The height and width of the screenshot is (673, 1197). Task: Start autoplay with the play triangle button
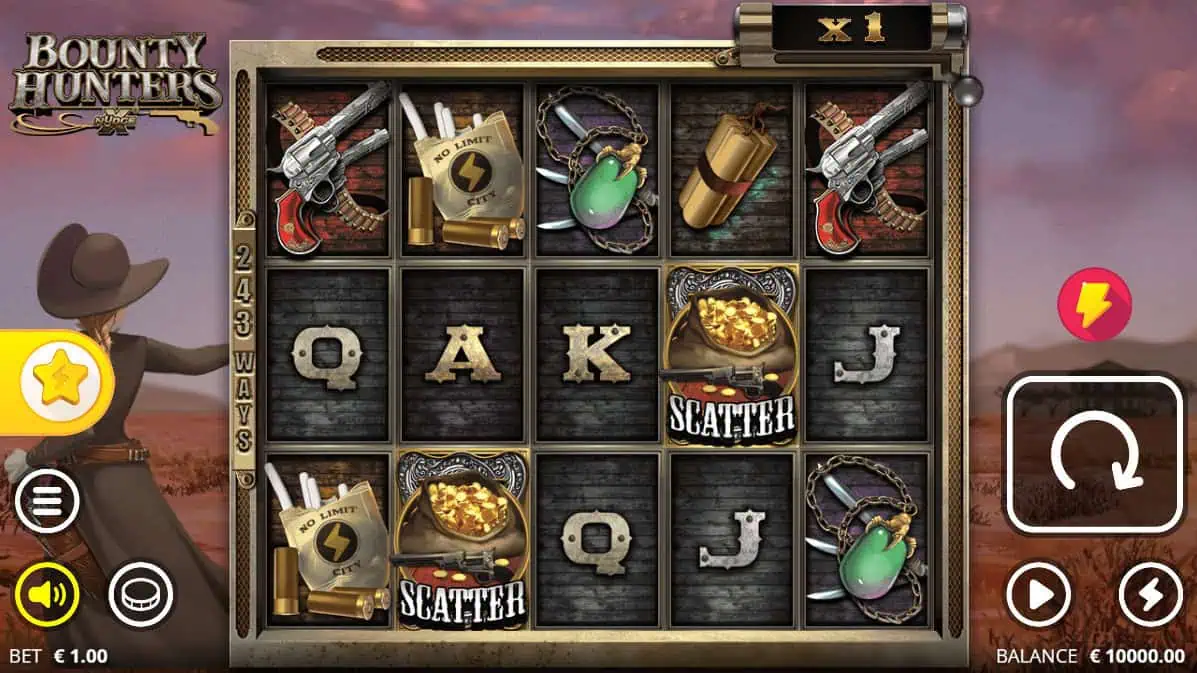point(1040,596)
